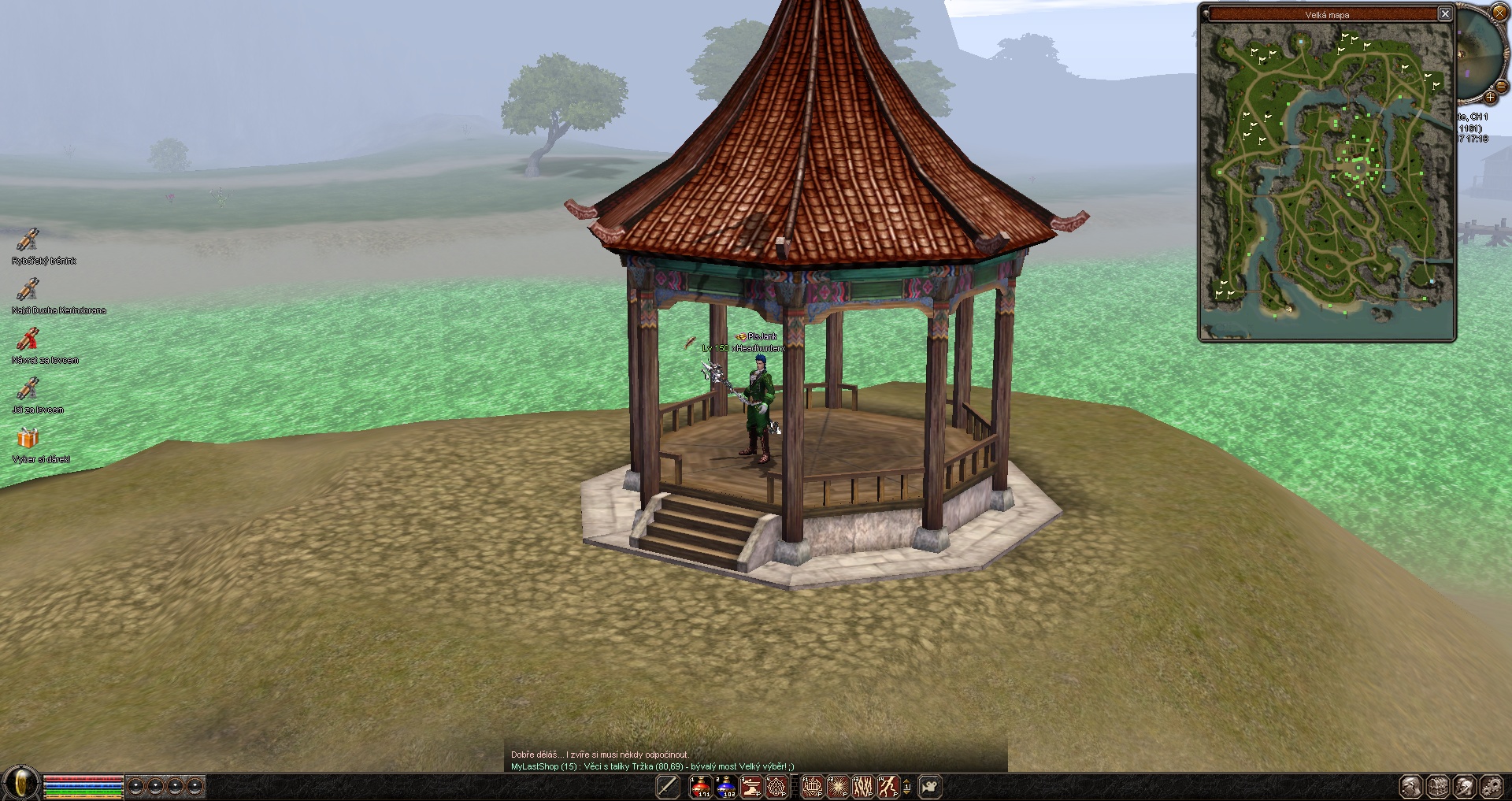Open the inventory chest button
Image resolution: width=1512 pixels, height=801 pixels.
(1438, 786)
